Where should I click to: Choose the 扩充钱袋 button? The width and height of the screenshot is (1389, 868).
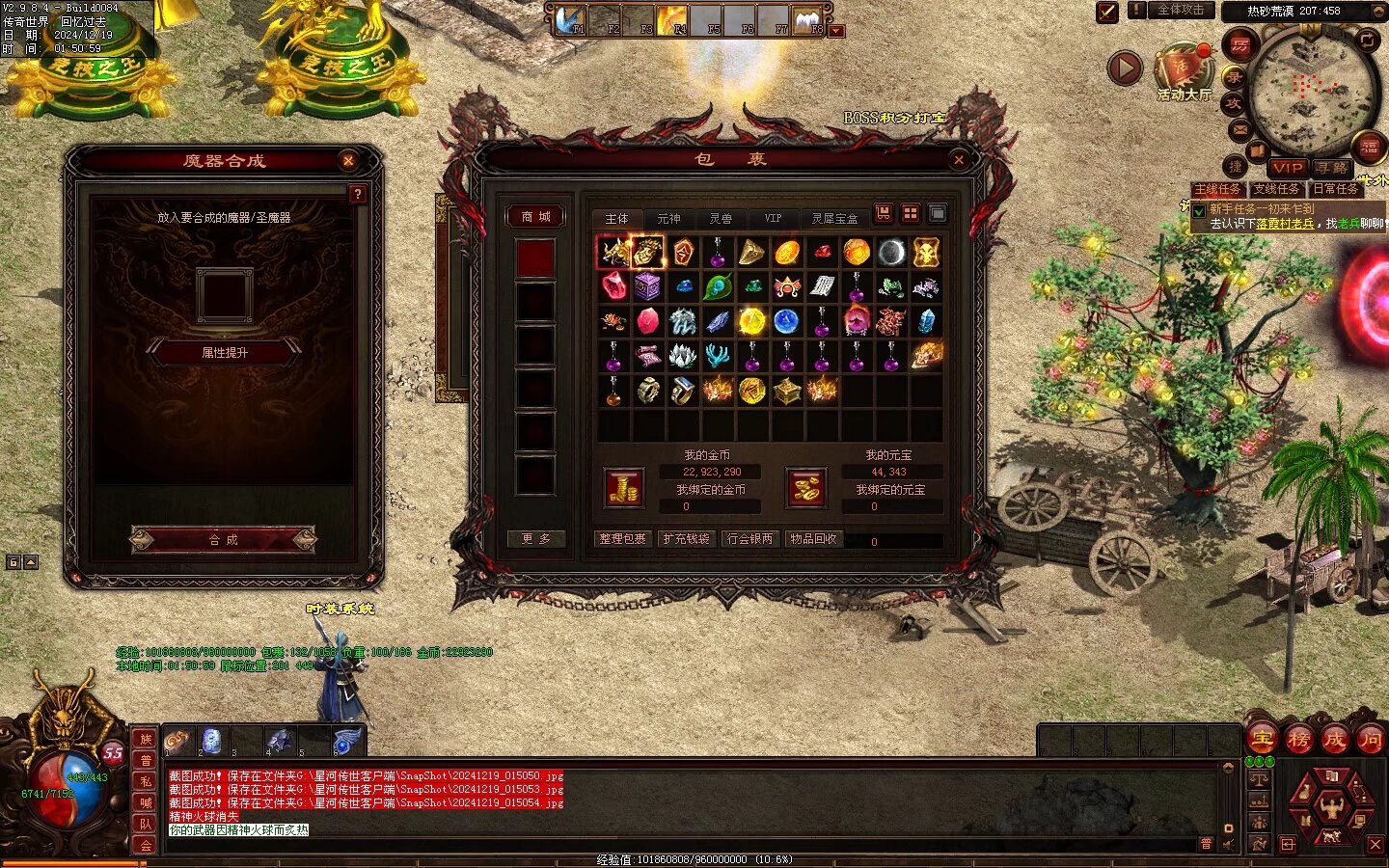pos(686,539)
